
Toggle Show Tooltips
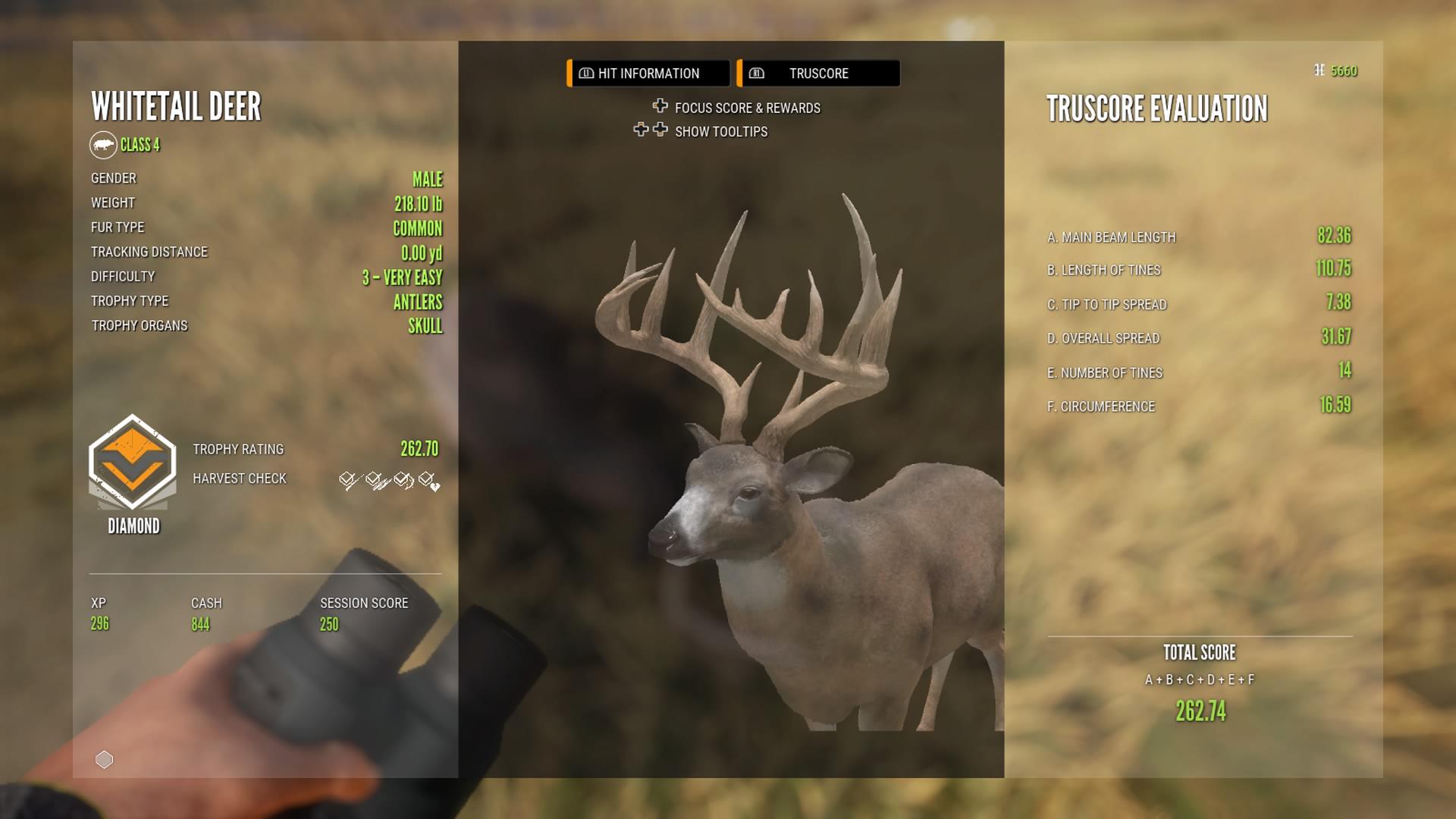pyautogui.click(x=720, y=131)
